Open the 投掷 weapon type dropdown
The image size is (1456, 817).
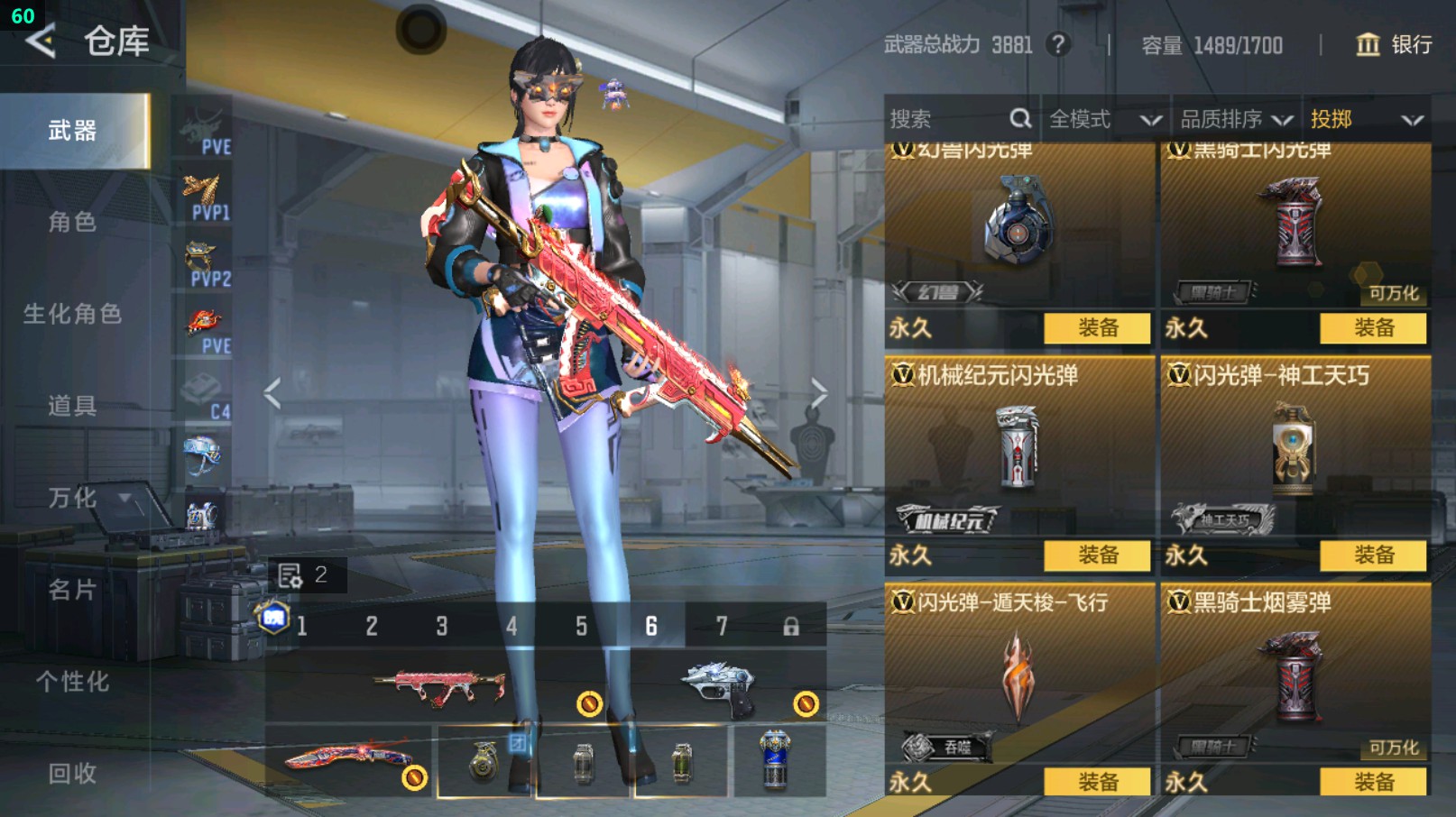click(x=1366, y=119)
